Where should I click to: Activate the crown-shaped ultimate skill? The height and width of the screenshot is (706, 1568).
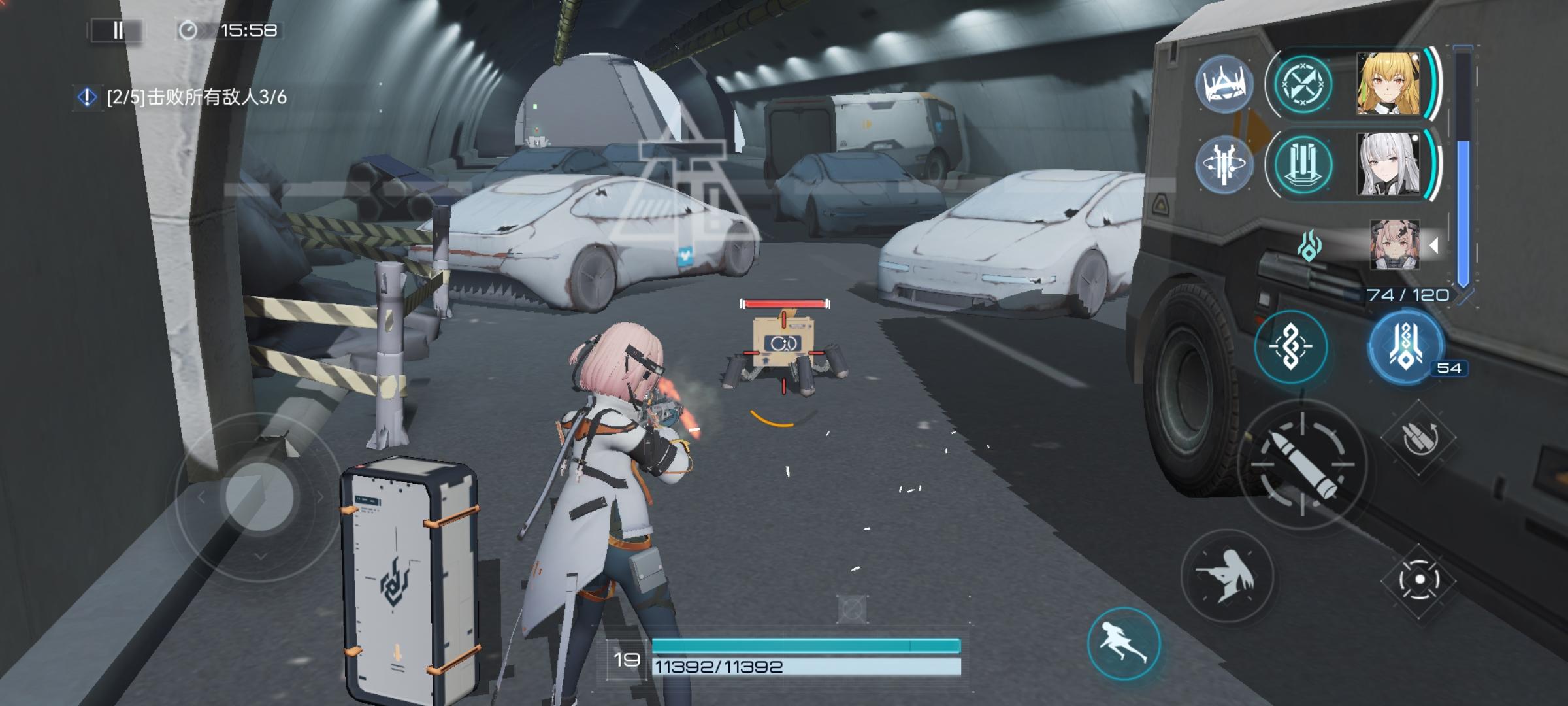tap(1224, 85)
